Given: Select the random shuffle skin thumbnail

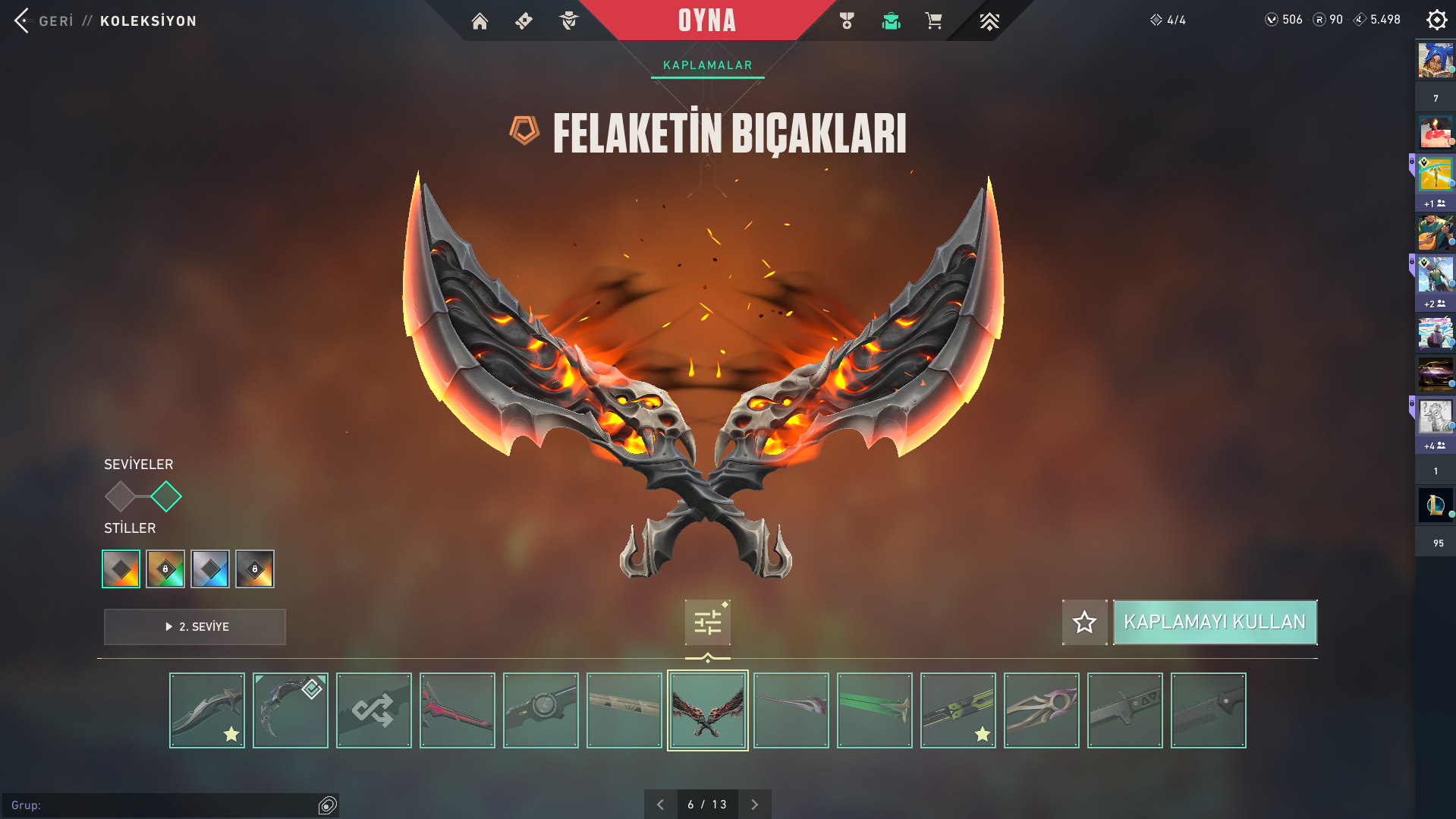Looking at the screenshot, I should pyautogui.click(x=374, y=710).
